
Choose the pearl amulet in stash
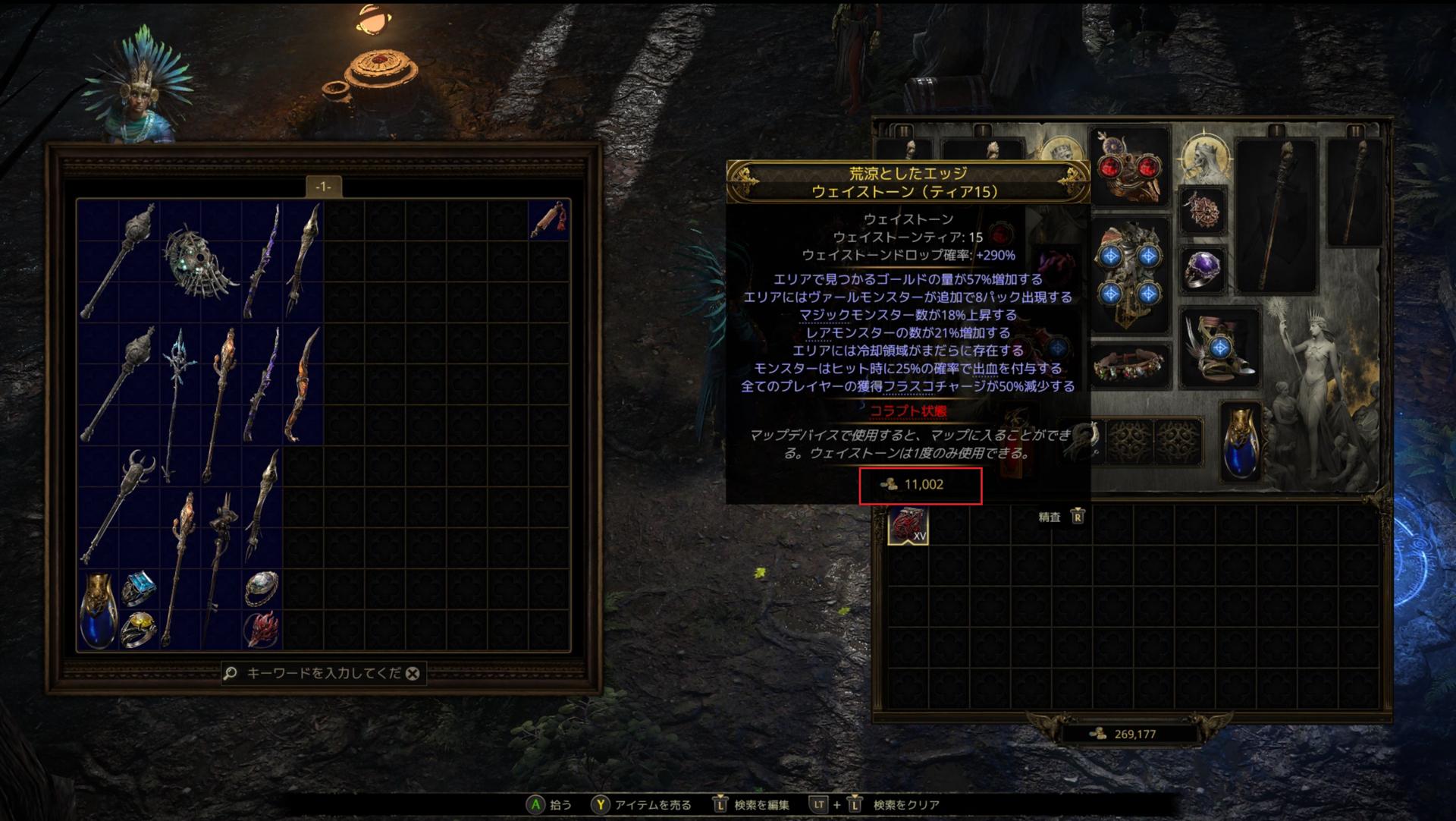262,589
